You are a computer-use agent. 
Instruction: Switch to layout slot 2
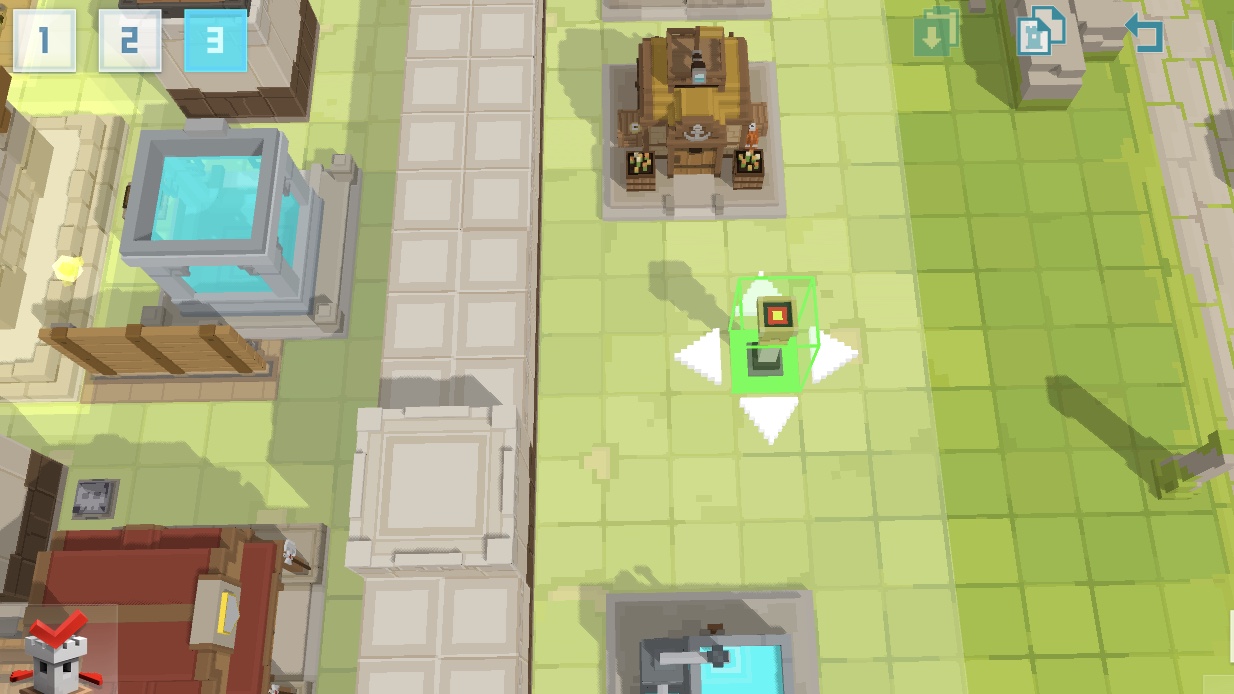(130, 41)
